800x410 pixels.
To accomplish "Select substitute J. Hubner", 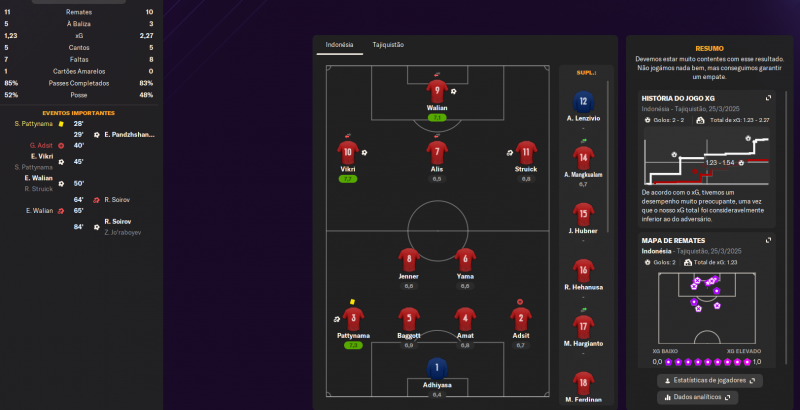I will pyautogui.click(x=582, y=214).
